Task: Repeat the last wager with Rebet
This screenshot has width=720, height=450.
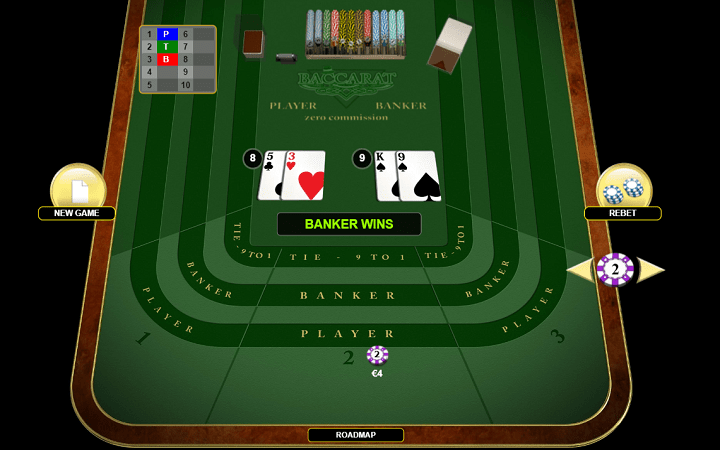Action: point(624,191)
